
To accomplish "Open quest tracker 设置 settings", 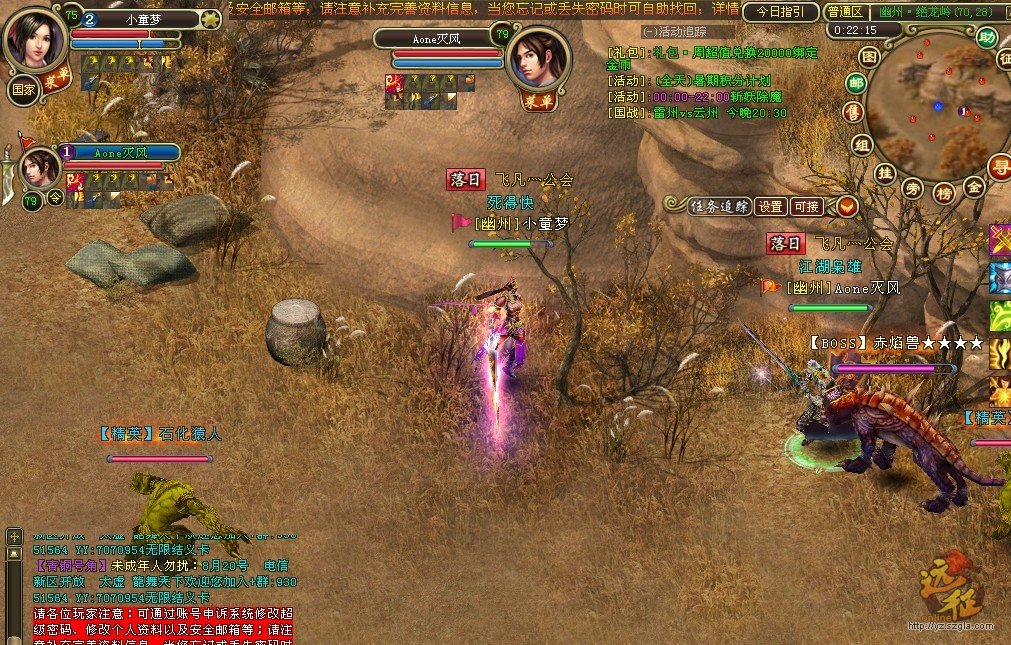I will coord(770,207).
